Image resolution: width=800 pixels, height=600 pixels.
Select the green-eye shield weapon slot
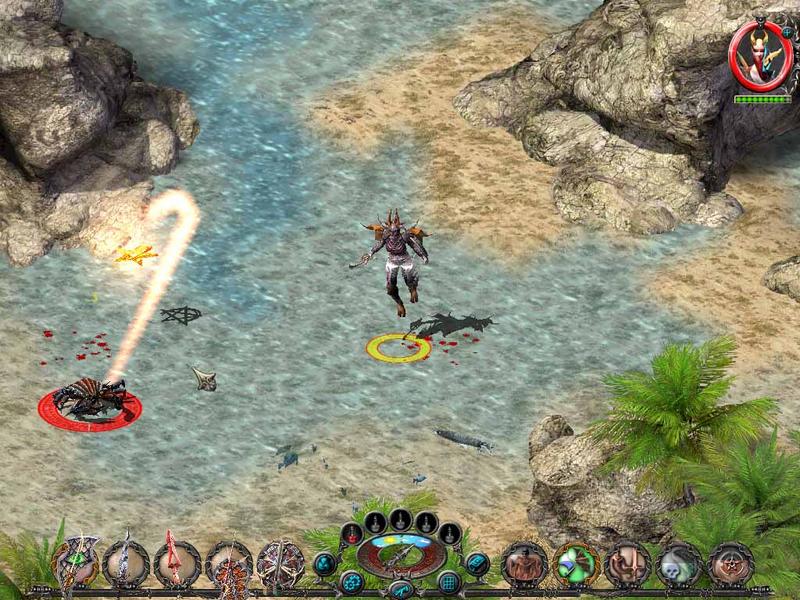75,564
